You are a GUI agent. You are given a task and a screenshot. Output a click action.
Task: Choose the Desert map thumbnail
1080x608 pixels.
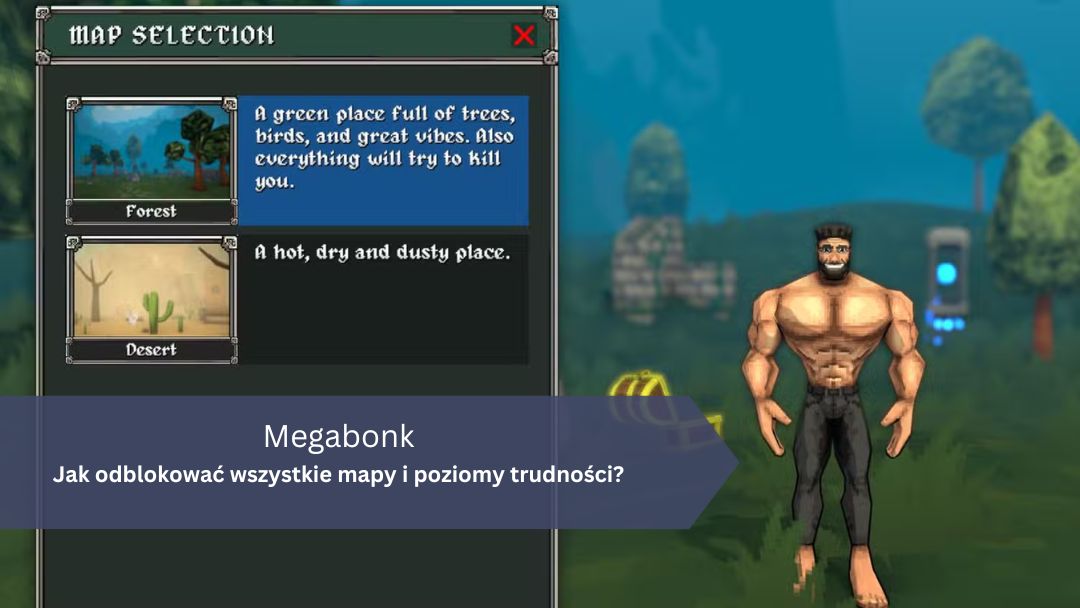151,299
